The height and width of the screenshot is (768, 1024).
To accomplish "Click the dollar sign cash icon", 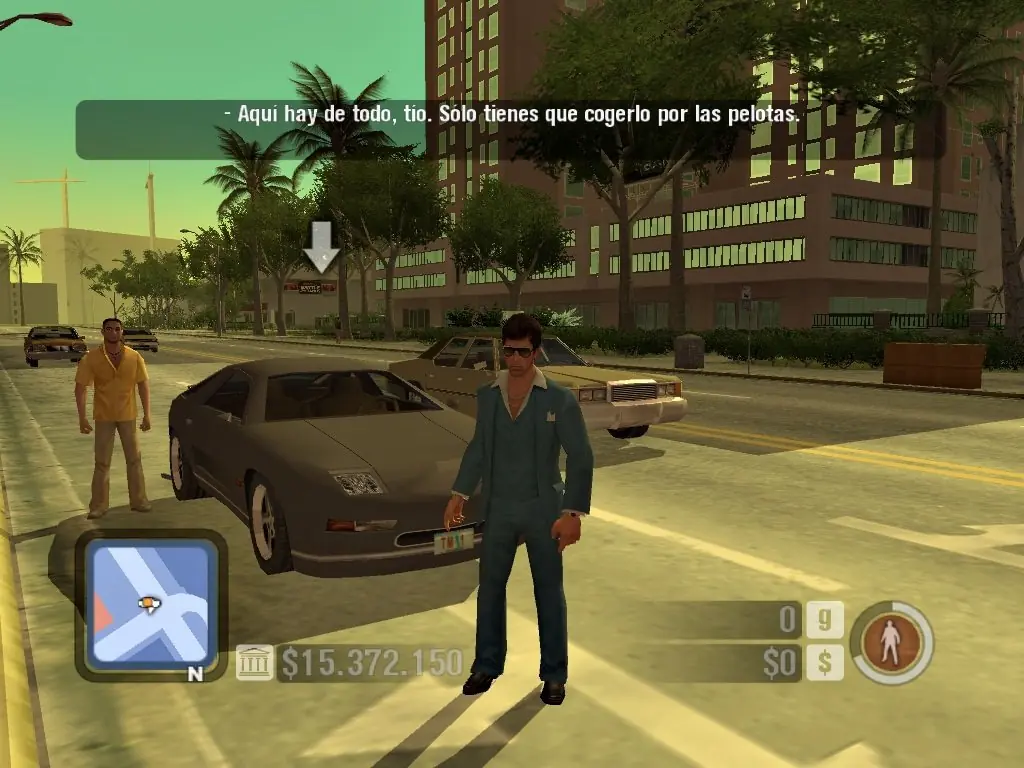I will [x=824, y=662].
